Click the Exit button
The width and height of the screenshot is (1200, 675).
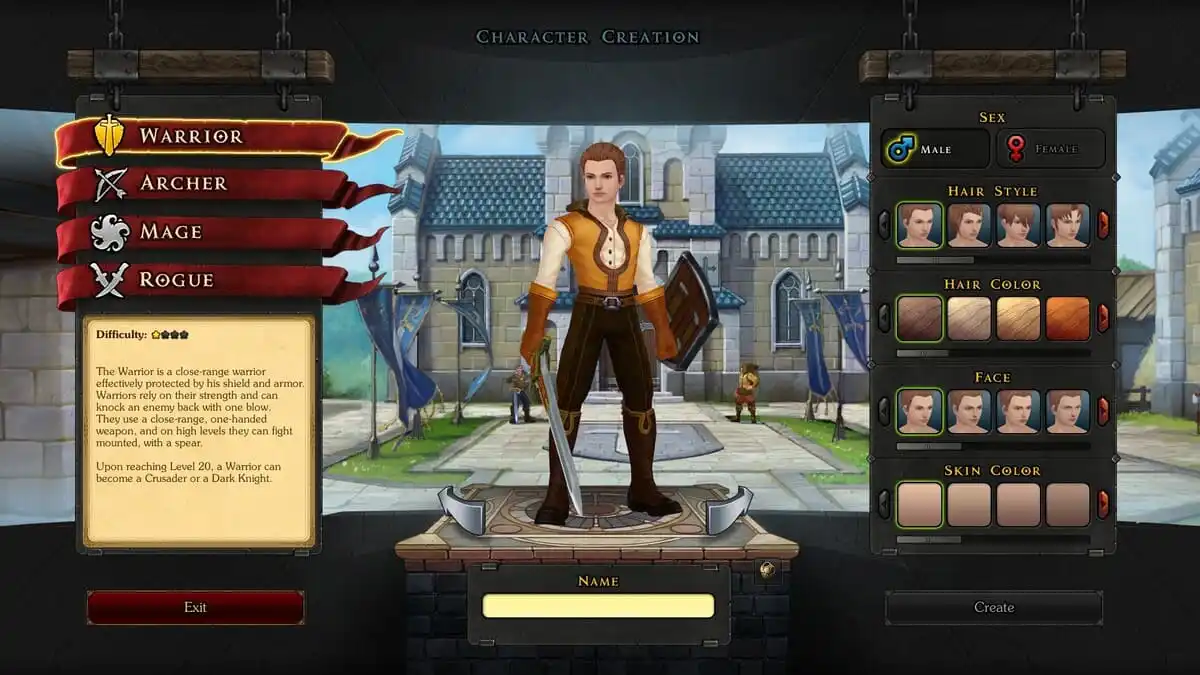(x=195, y=607)
